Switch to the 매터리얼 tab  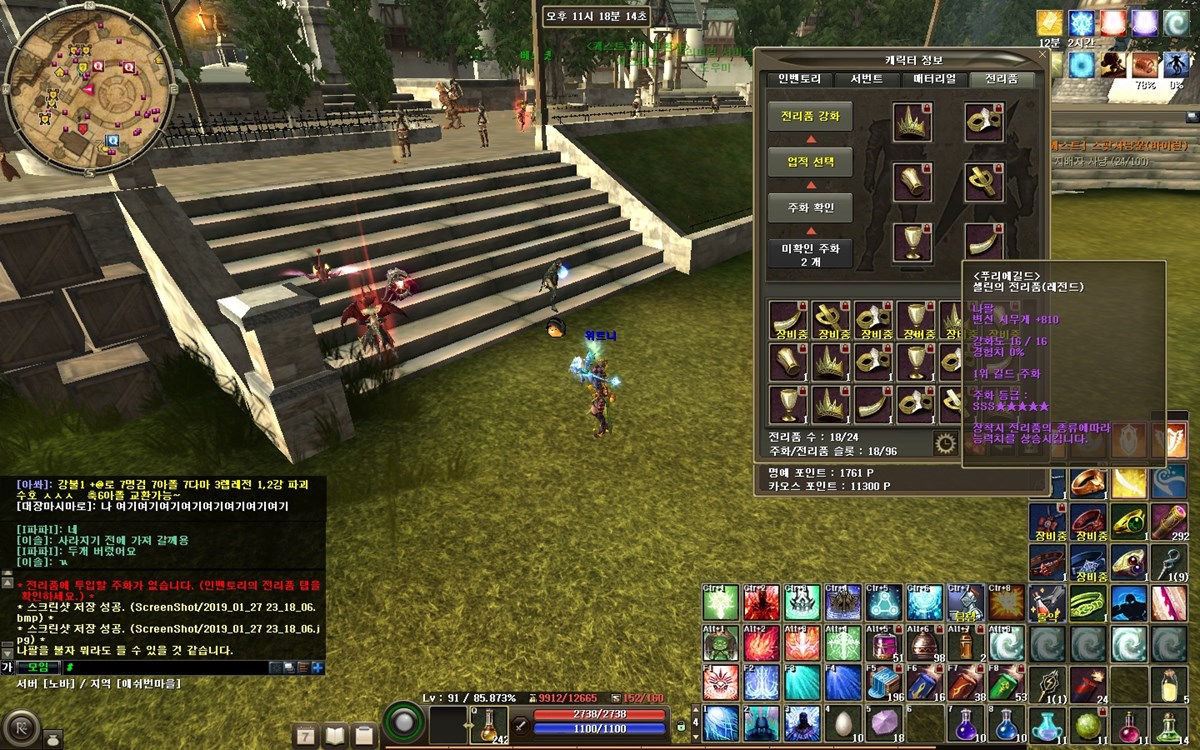(x=934, y=79)
